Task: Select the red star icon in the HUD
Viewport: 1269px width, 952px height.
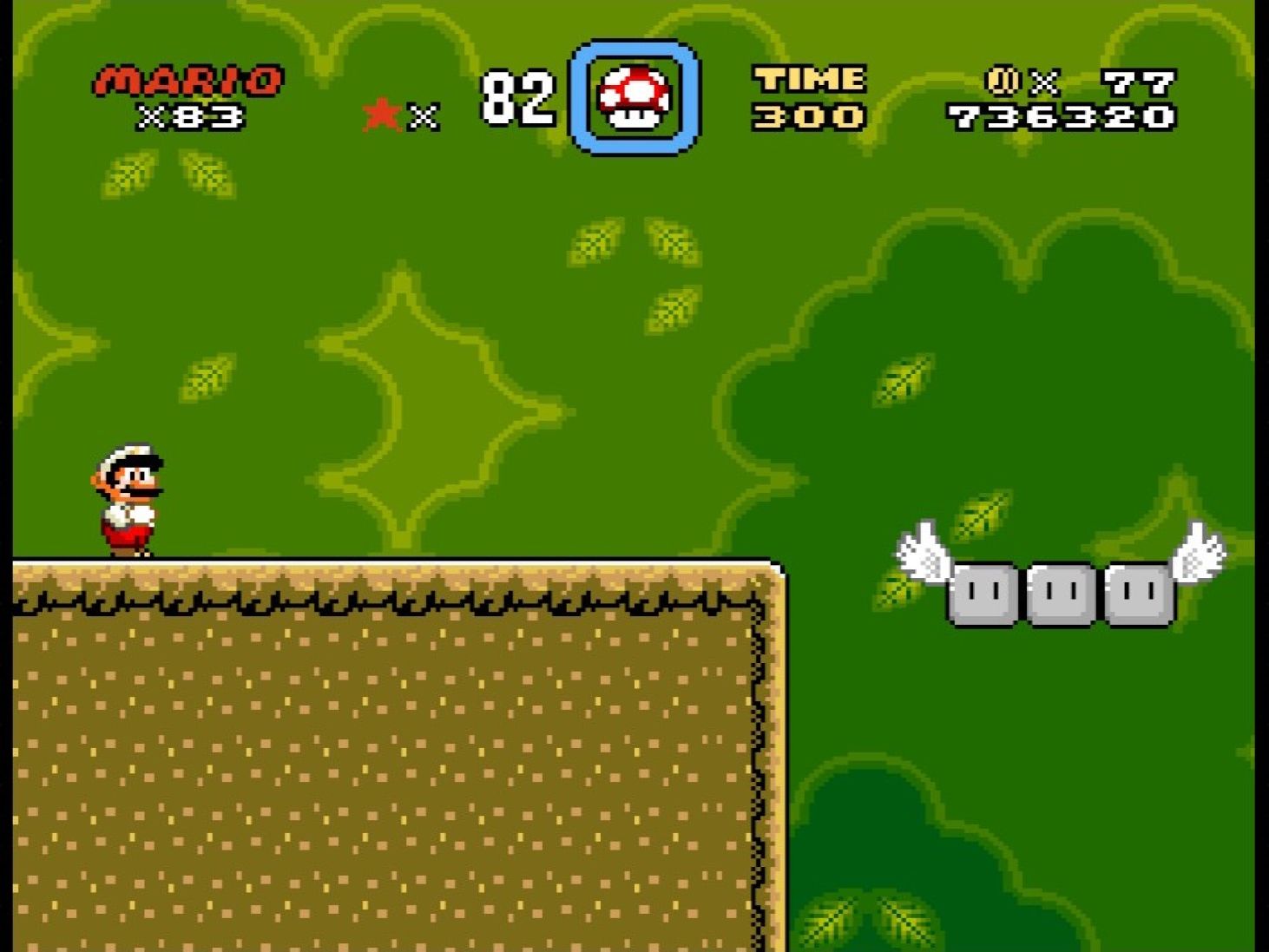Action: click(380, 111)
